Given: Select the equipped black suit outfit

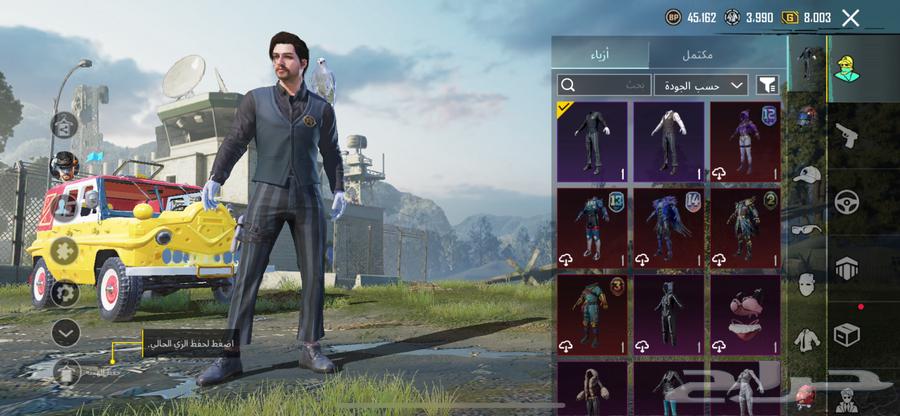Looking at the screenshot, I should pos(592,141).
